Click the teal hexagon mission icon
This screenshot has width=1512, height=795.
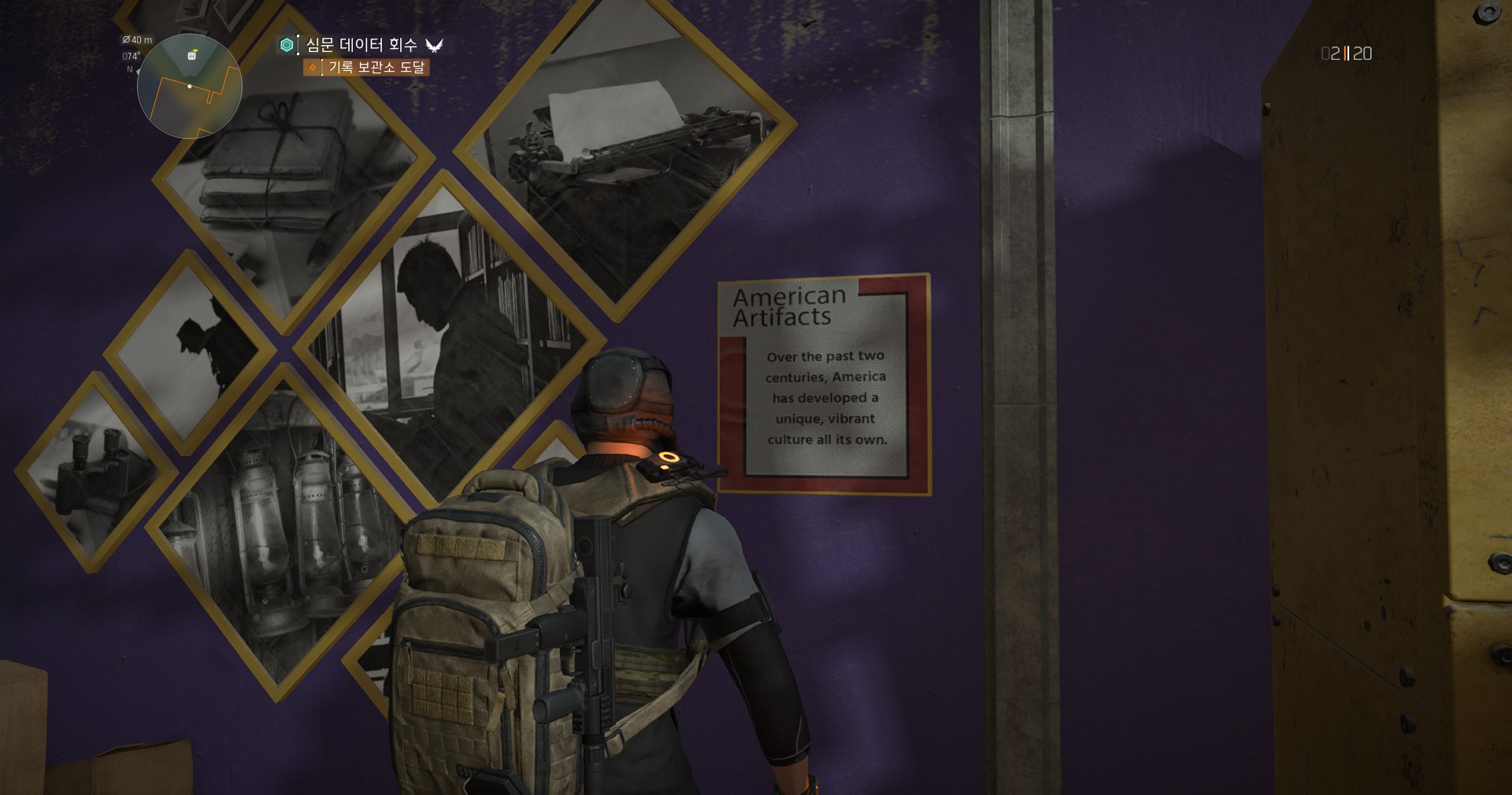pos(287,45)
